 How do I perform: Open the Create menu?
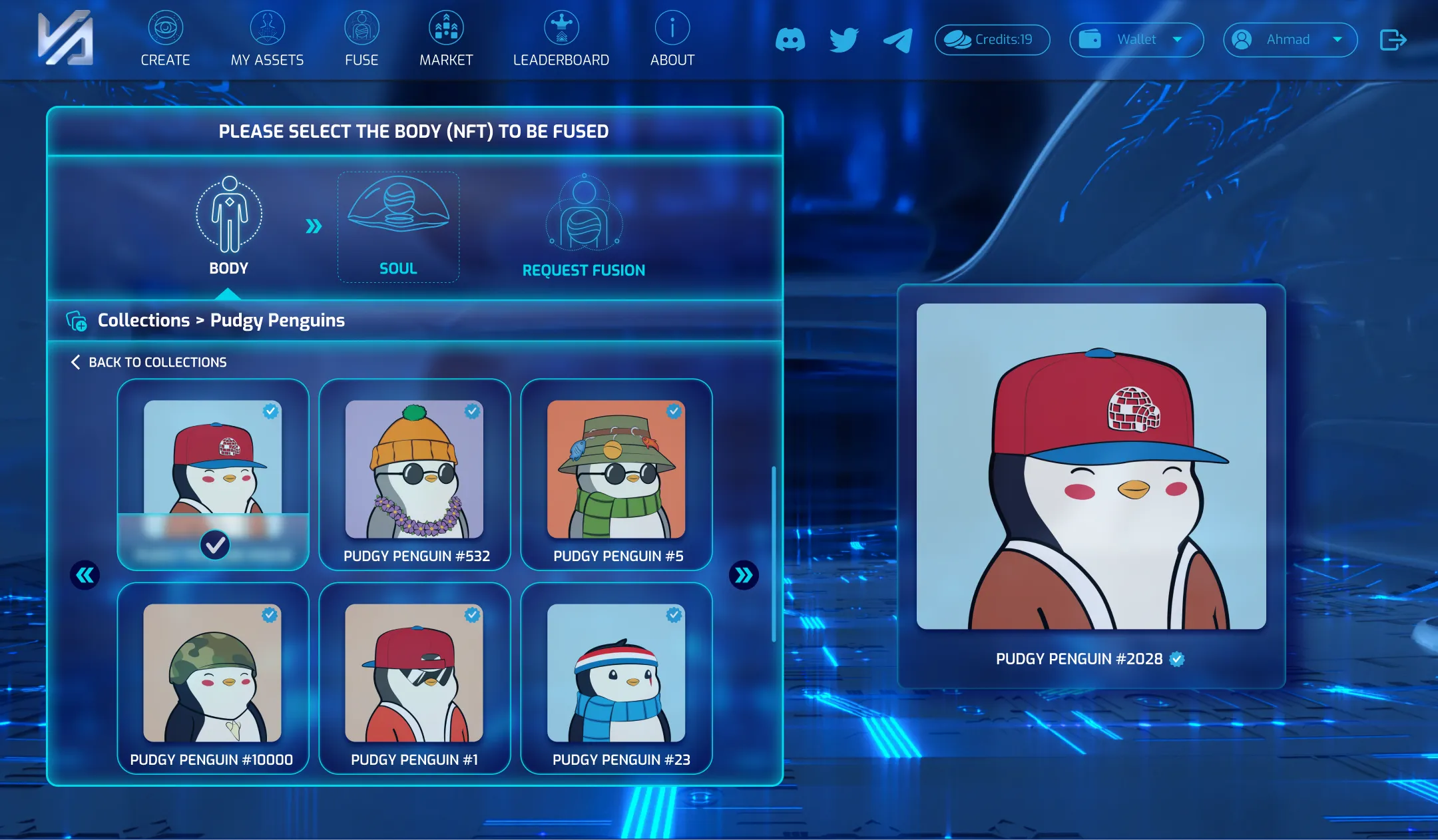pos(165,40)
